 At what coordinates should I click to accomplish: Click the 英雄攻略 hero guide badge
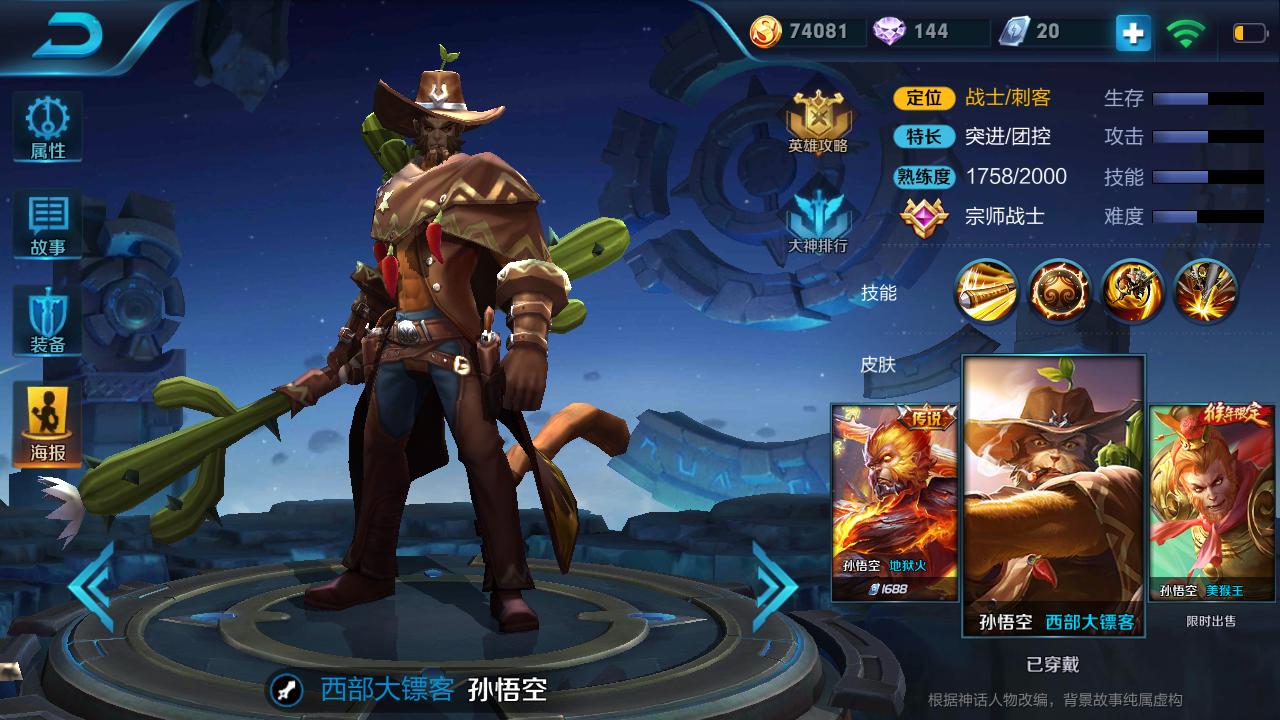[x=818, y=118]
